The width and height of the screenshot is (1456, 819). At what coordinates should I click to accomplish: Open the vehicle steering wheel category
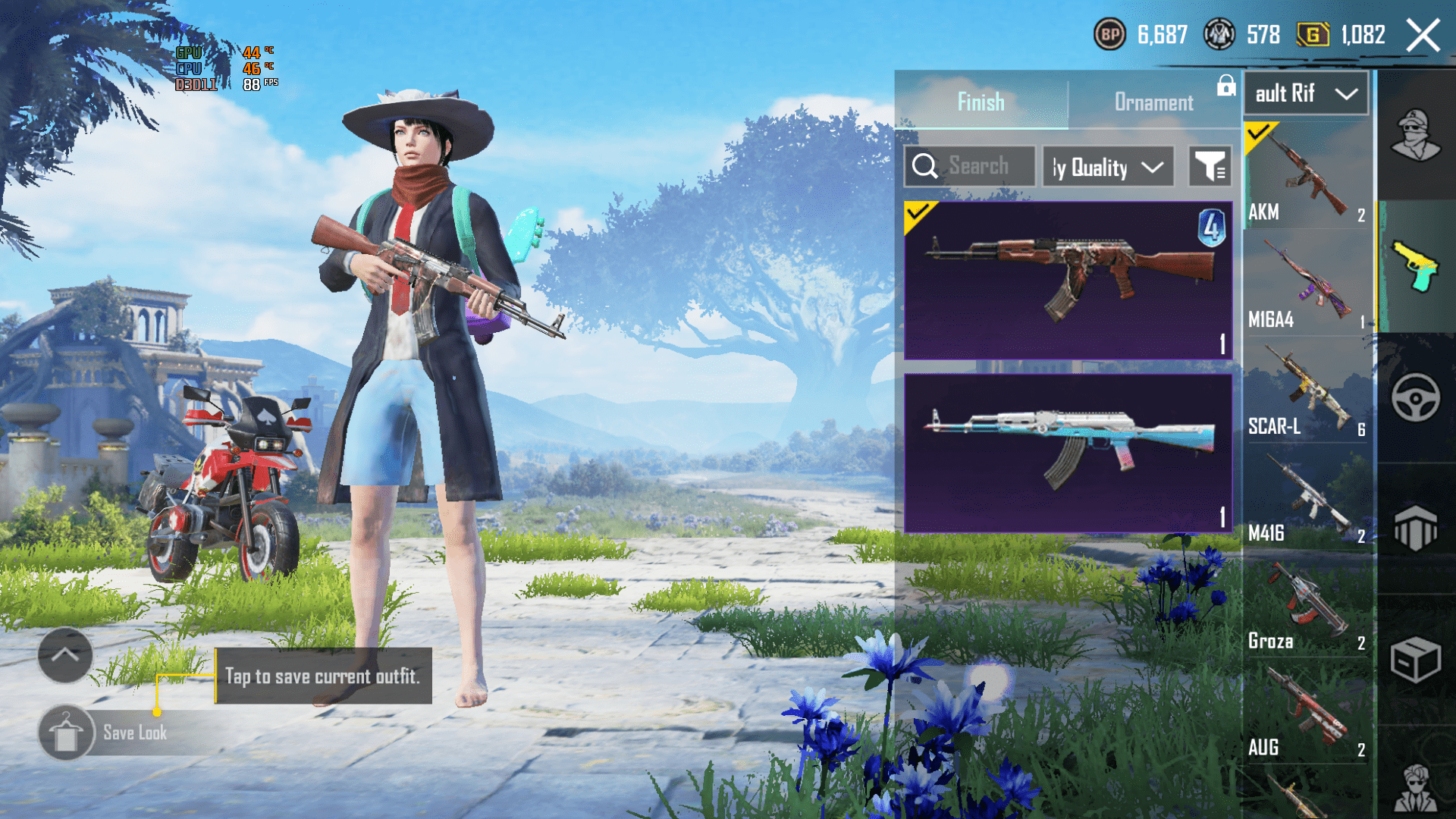pos(1416,397)
